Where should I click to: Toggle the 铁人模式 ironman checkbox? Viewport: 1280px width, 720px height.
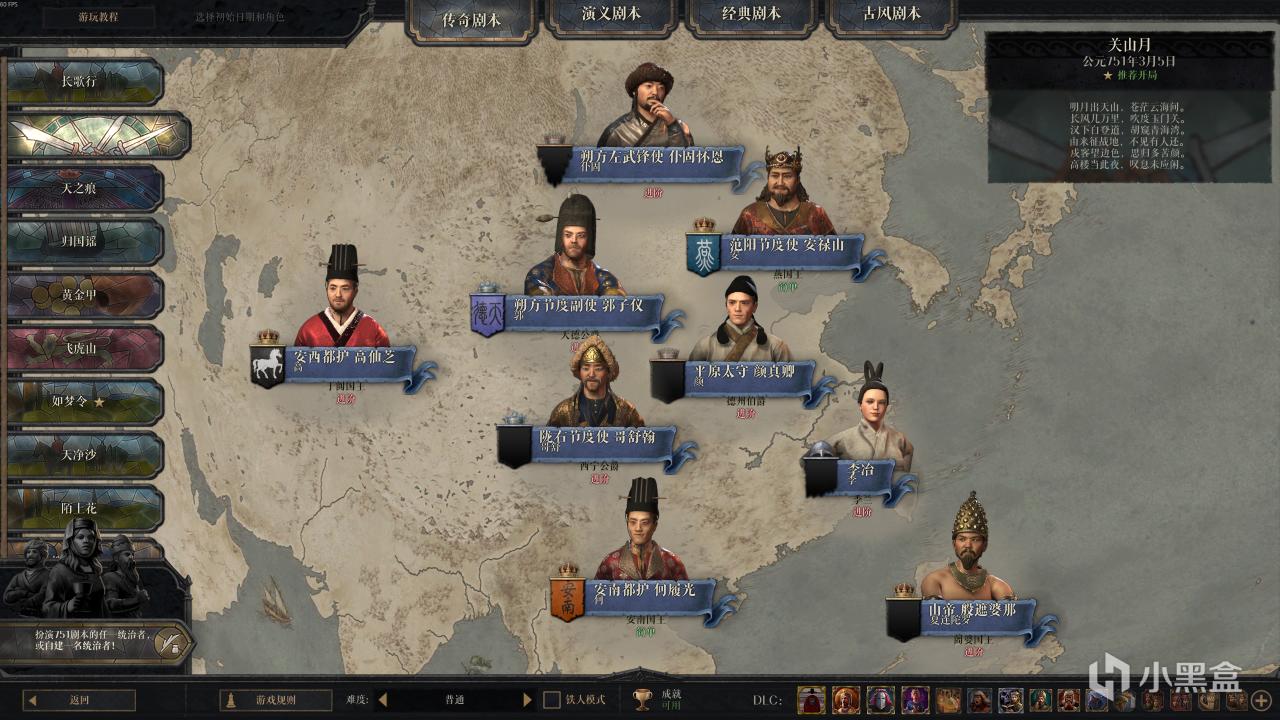point(551,700)
